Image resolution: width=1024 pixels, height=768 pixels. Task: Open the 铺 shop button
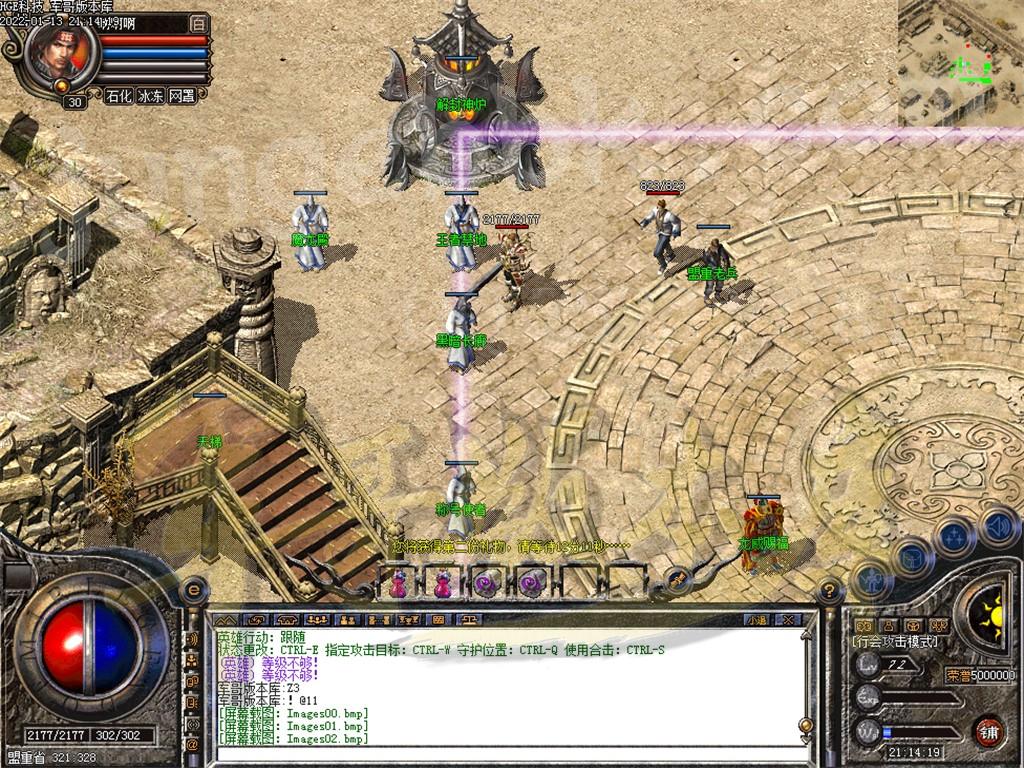pyautogui.click(x=990, y=729)
